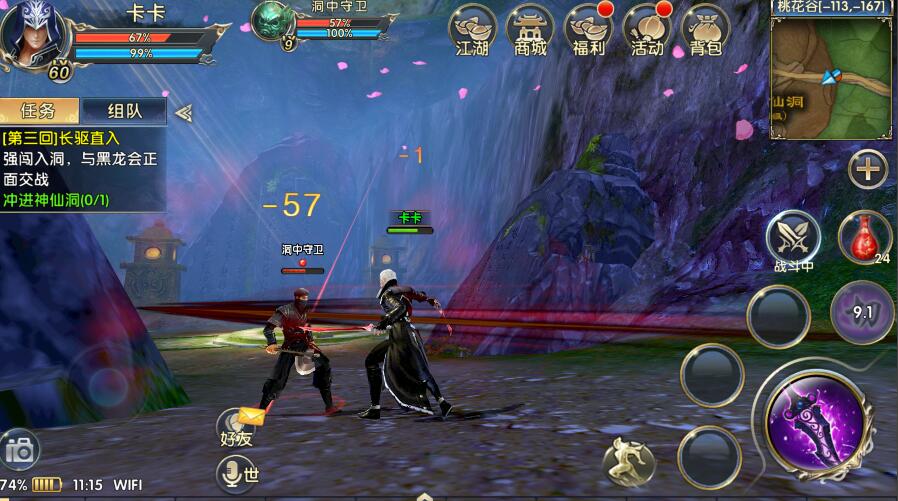The height and width of the screenshot is (501, 898).
Task: Open the 桃花谷 minimap
Action: click(832, 75)
